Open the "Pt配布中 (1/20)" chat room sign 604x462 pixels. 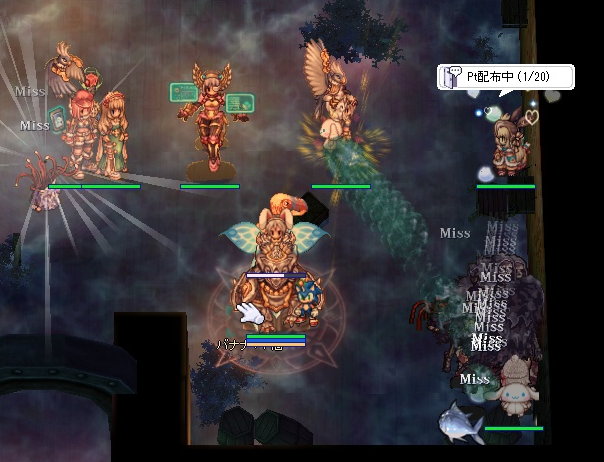tap(505, 77)
